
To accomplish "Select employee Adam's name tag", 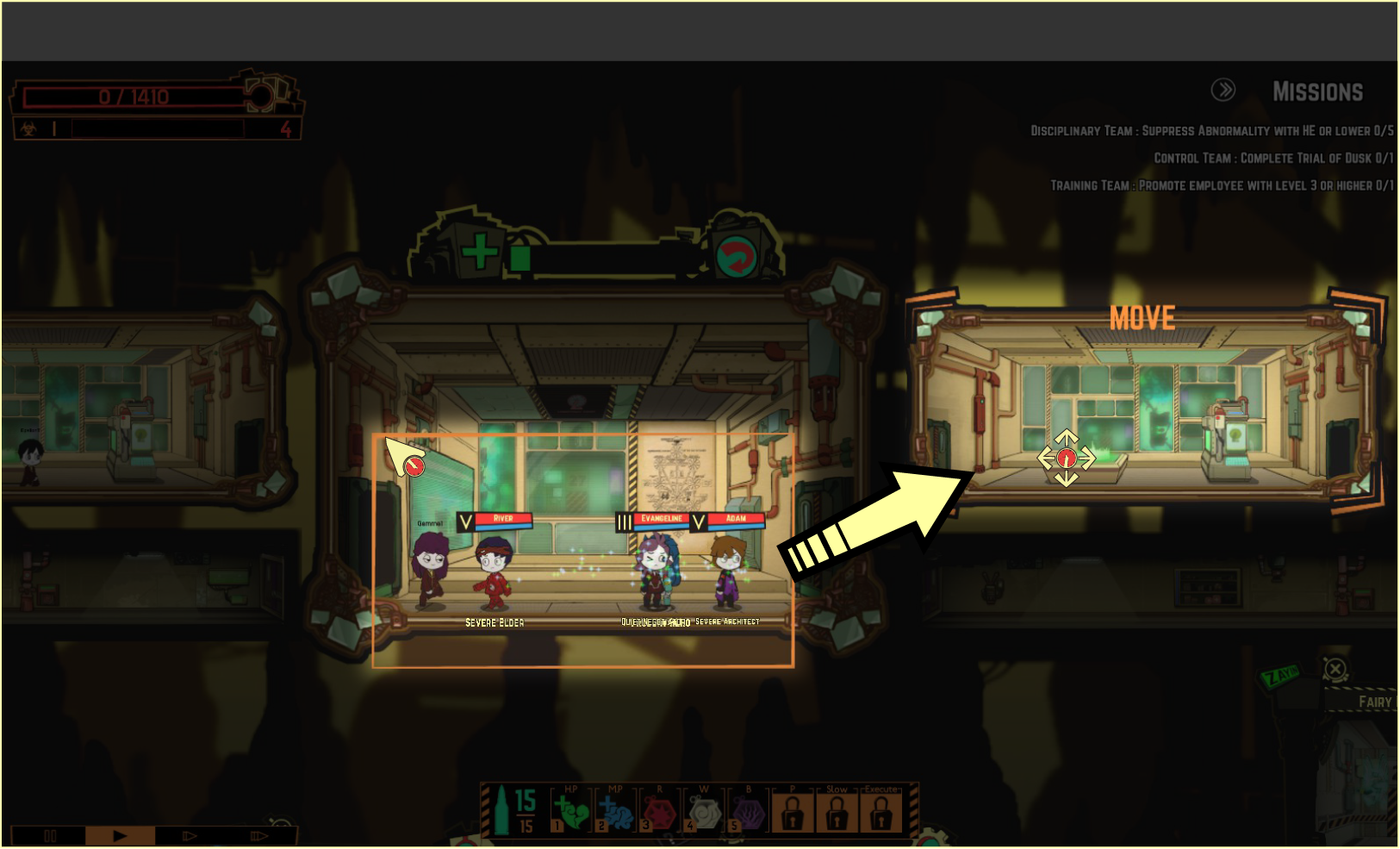I will [736, 520].
